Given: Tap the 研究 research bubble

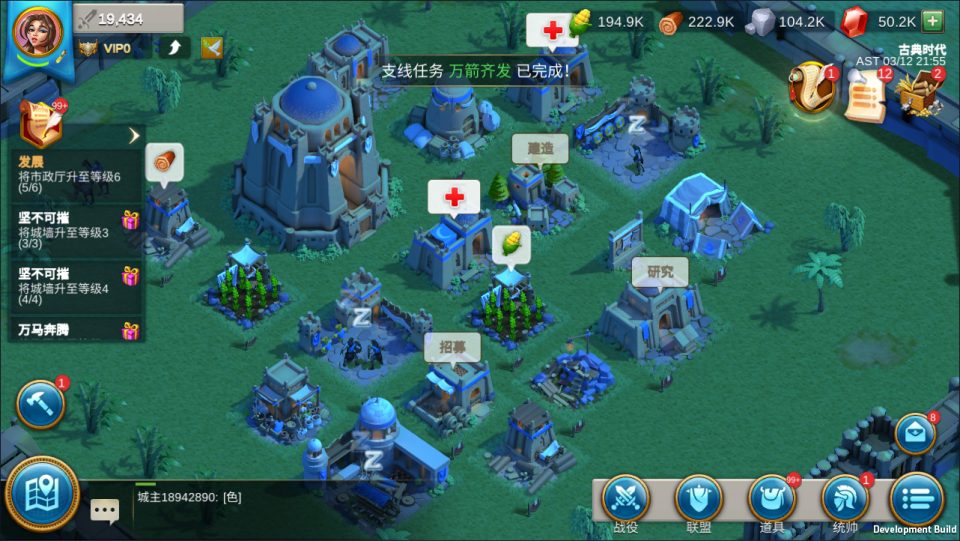Looking at the screenshot, I should pos(660,271).
